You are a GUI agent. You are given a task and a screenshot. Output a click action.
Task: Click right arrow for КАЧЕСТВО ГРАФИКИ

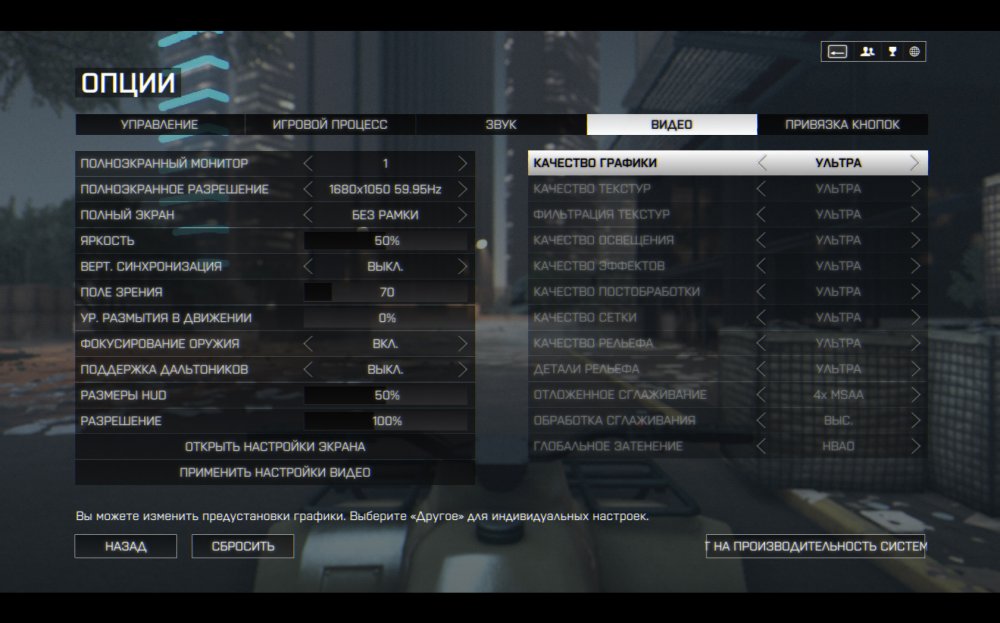point(915,163)
